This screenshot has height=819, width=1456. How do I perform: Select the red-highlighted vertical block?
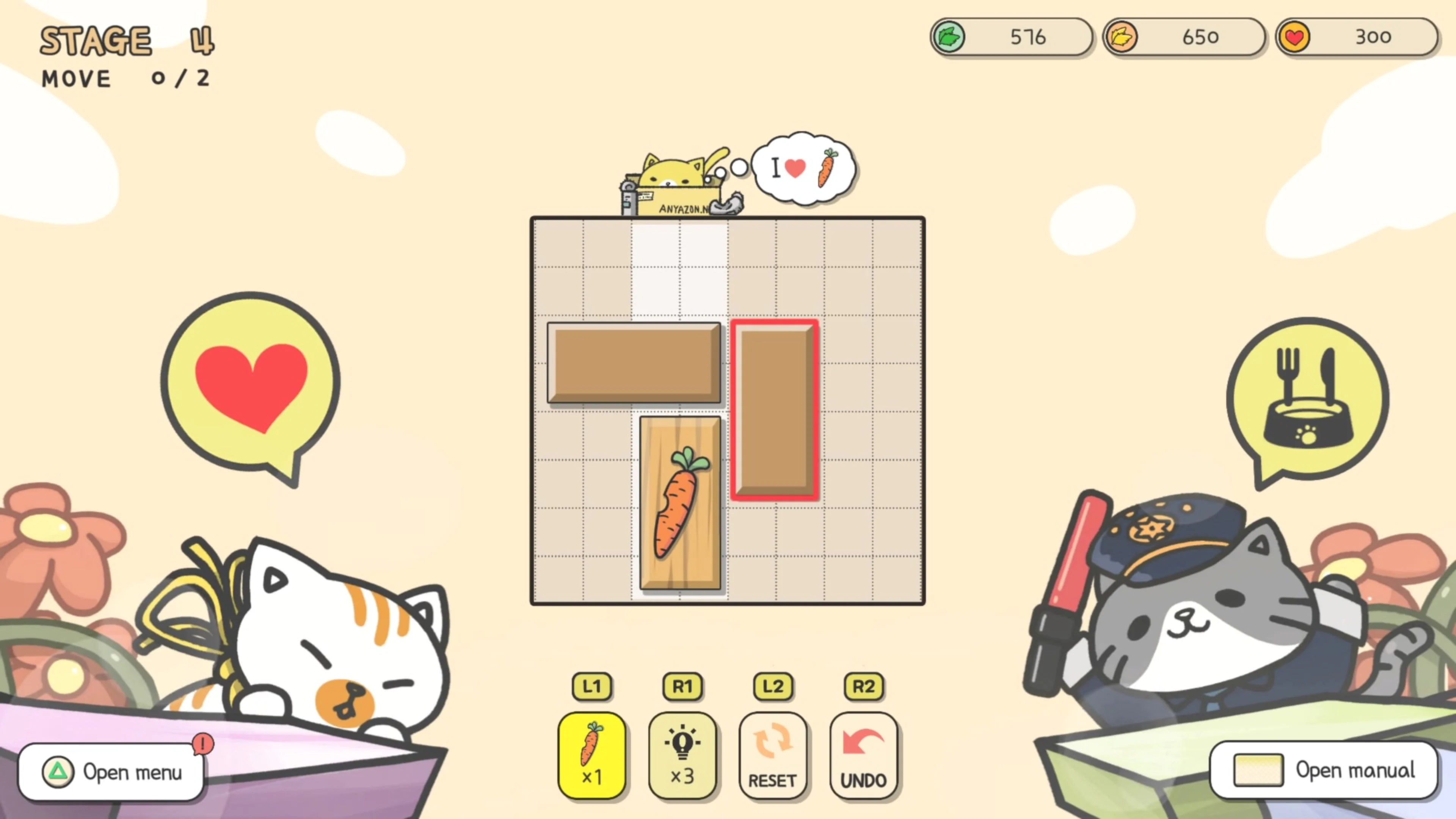774,410
